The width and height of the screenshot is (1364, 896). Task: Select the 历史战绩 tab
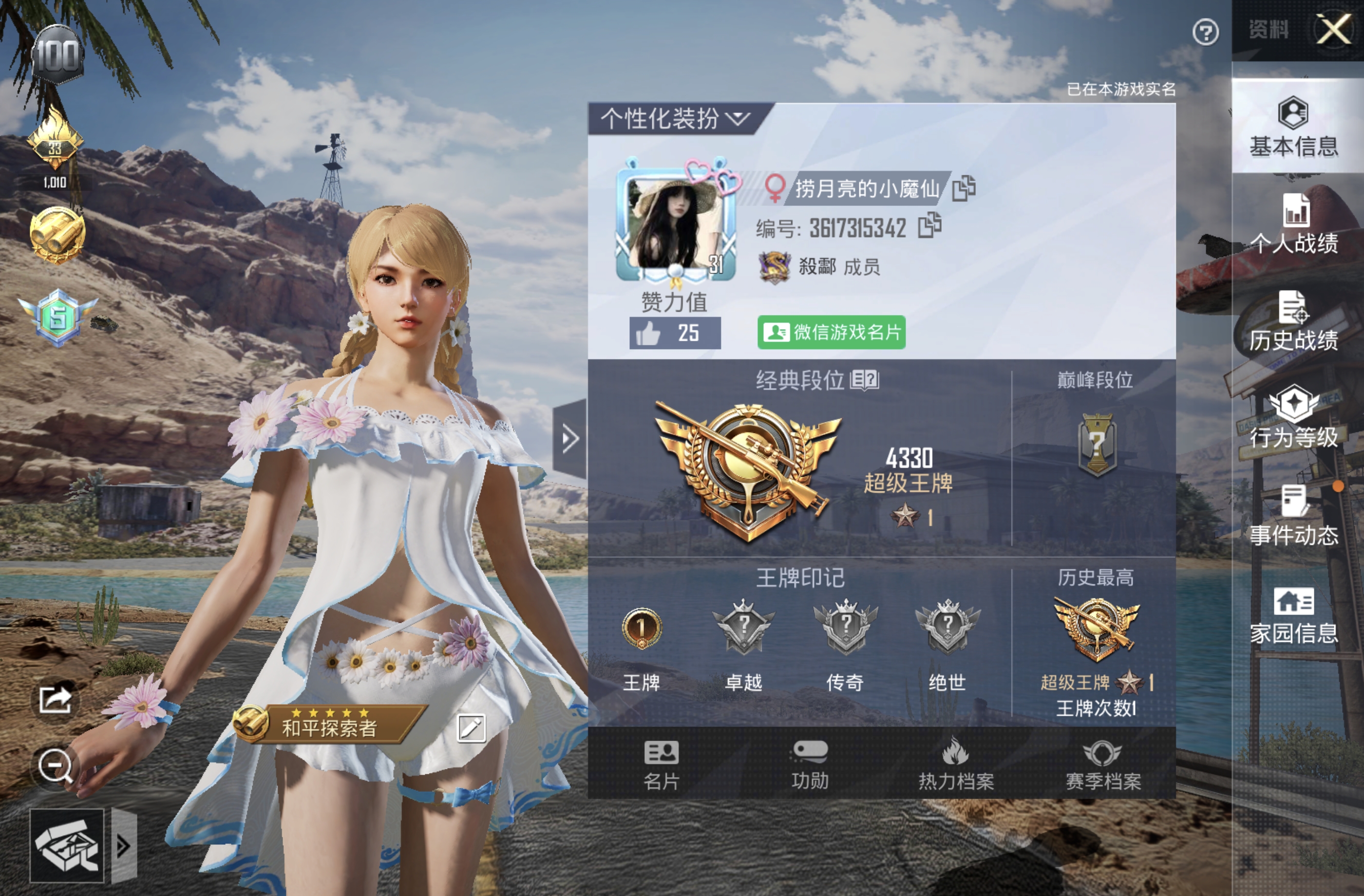coord(1293,322)
